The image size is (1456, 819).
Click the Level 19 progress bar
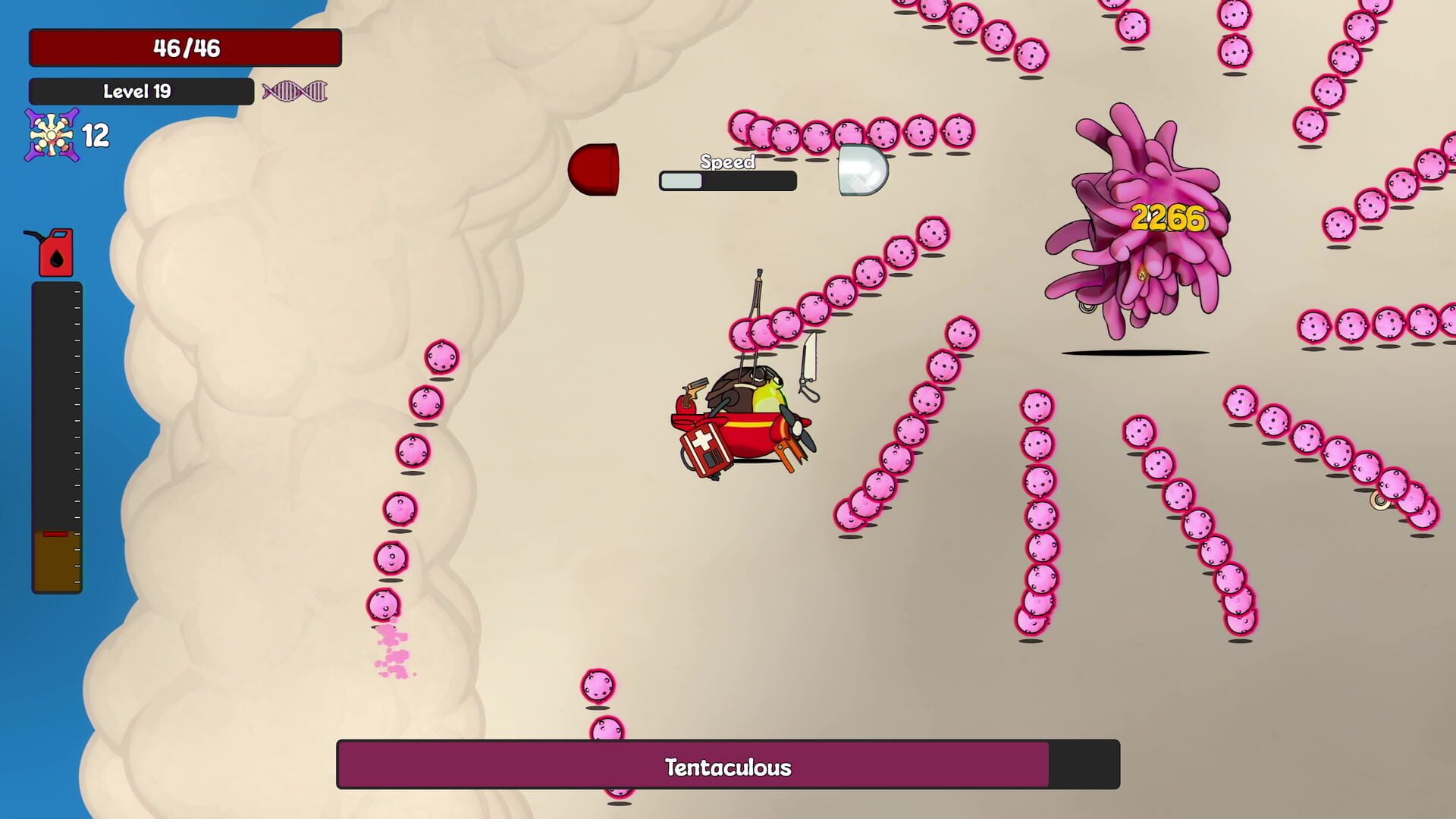coord(140,90)
